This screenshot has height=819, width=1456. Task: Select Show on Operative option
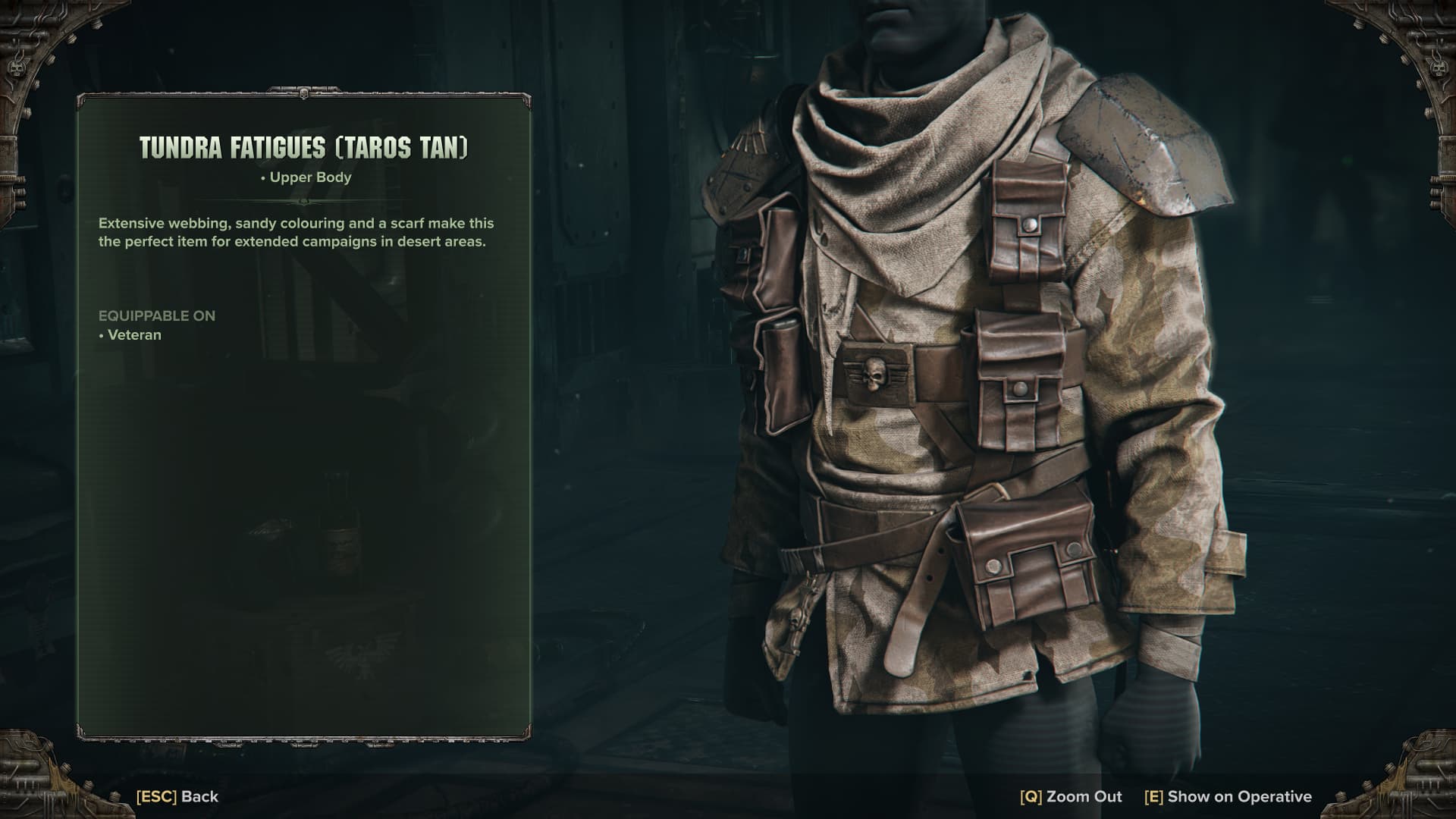pos(1228,796)
